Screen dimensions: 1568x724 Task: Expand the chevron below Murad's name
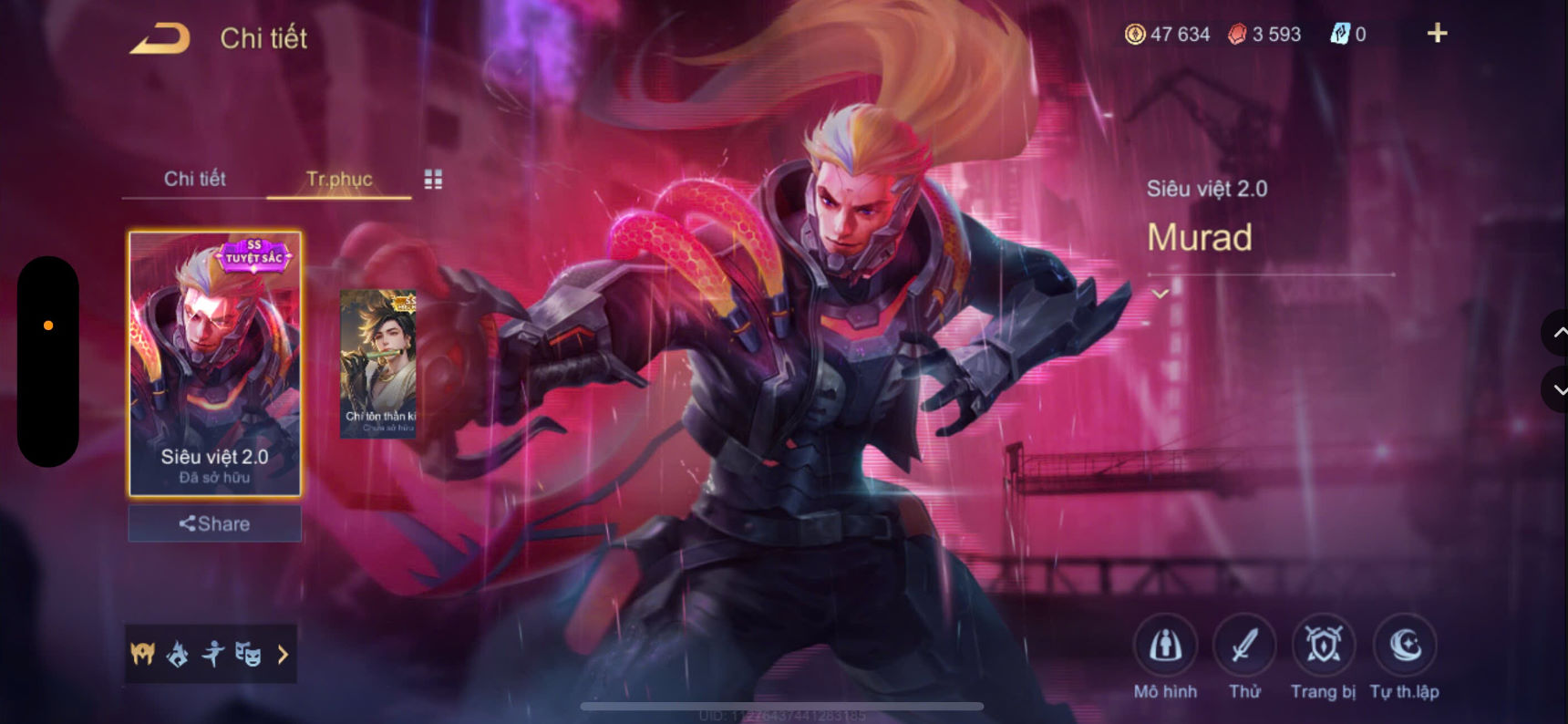[x=1159, y=294]
